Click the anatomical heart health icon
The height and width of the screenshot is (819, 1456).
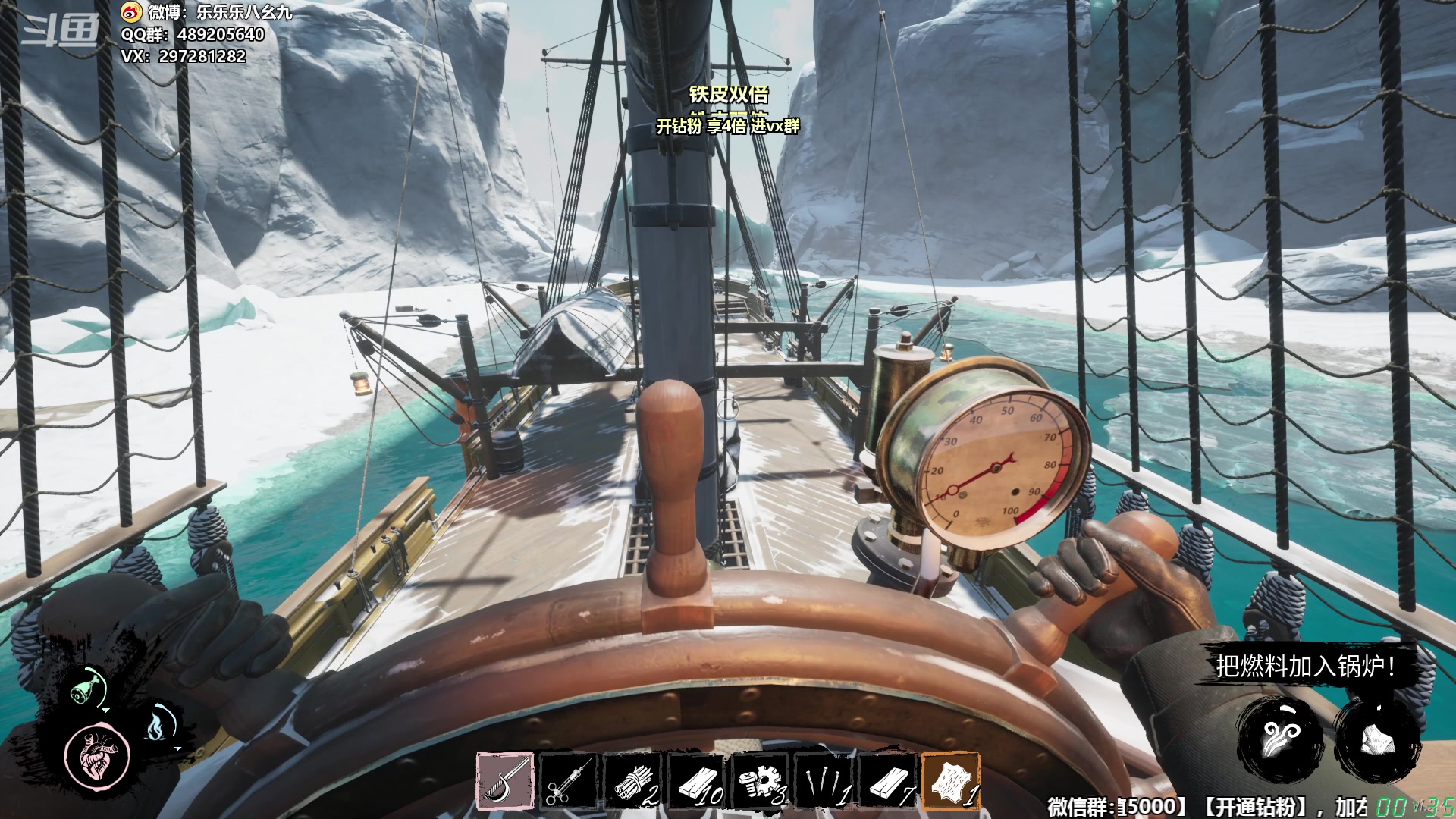(x=97, y=755)
